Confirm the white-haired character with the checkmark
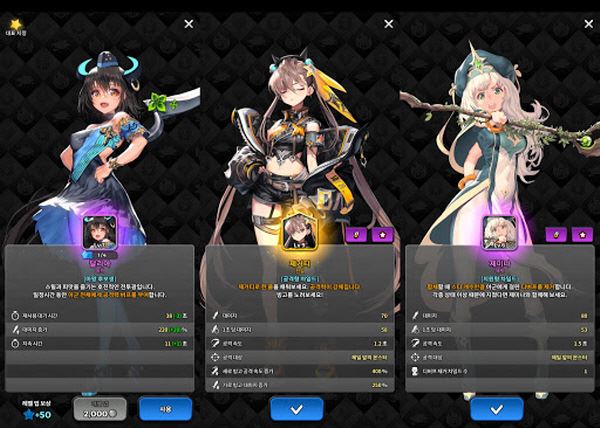The image size is (600, 428). point(497,409)
